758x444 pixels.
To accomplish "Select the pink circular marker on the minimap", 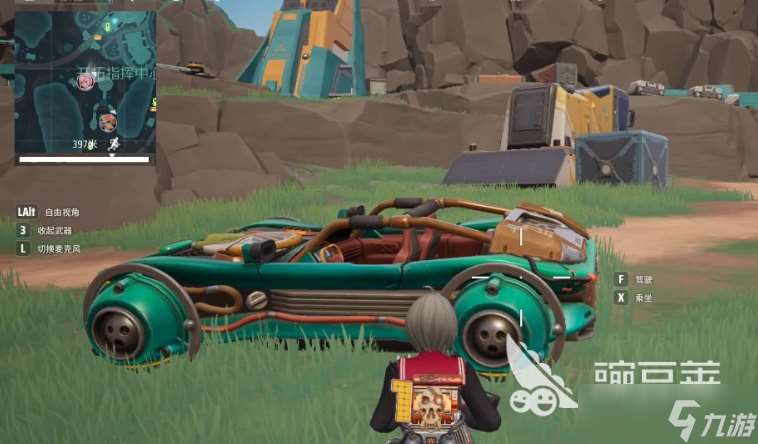I will [85, 82].
